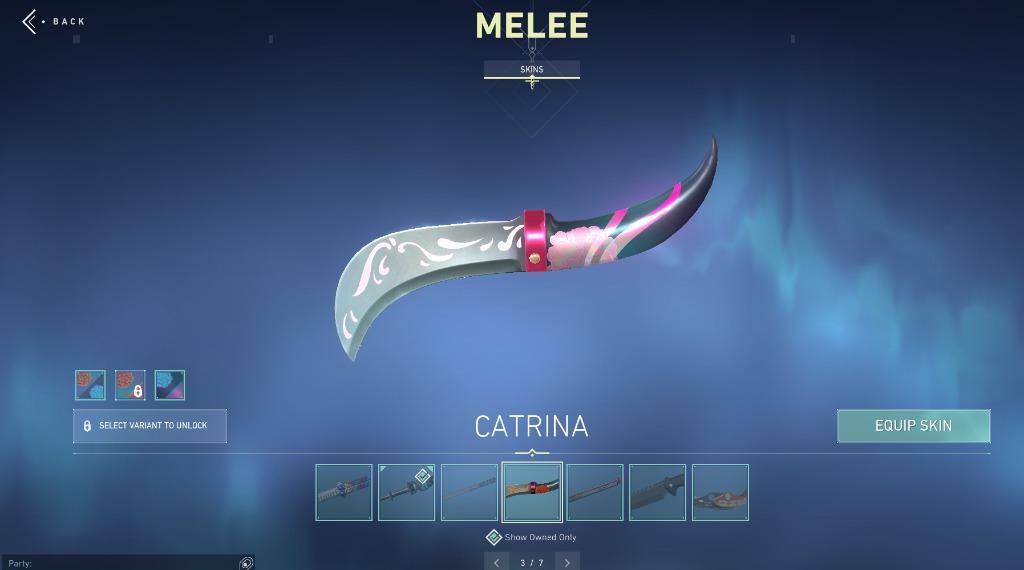This screenshot has height=570, width=1024.
Task: Select the selected Catrina knife thumbnail
Action: click(532, 492)
